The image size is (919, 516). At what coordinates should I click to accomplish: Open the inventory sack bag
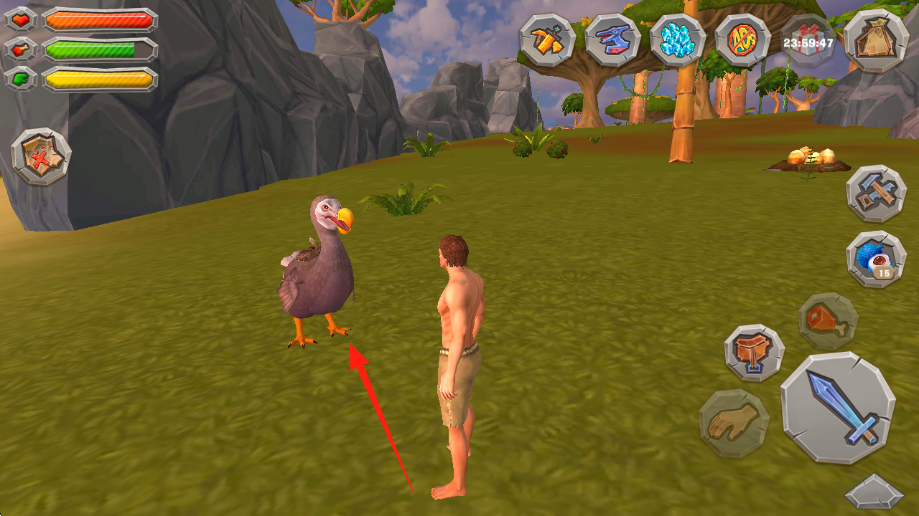click(x=869, y=40)
